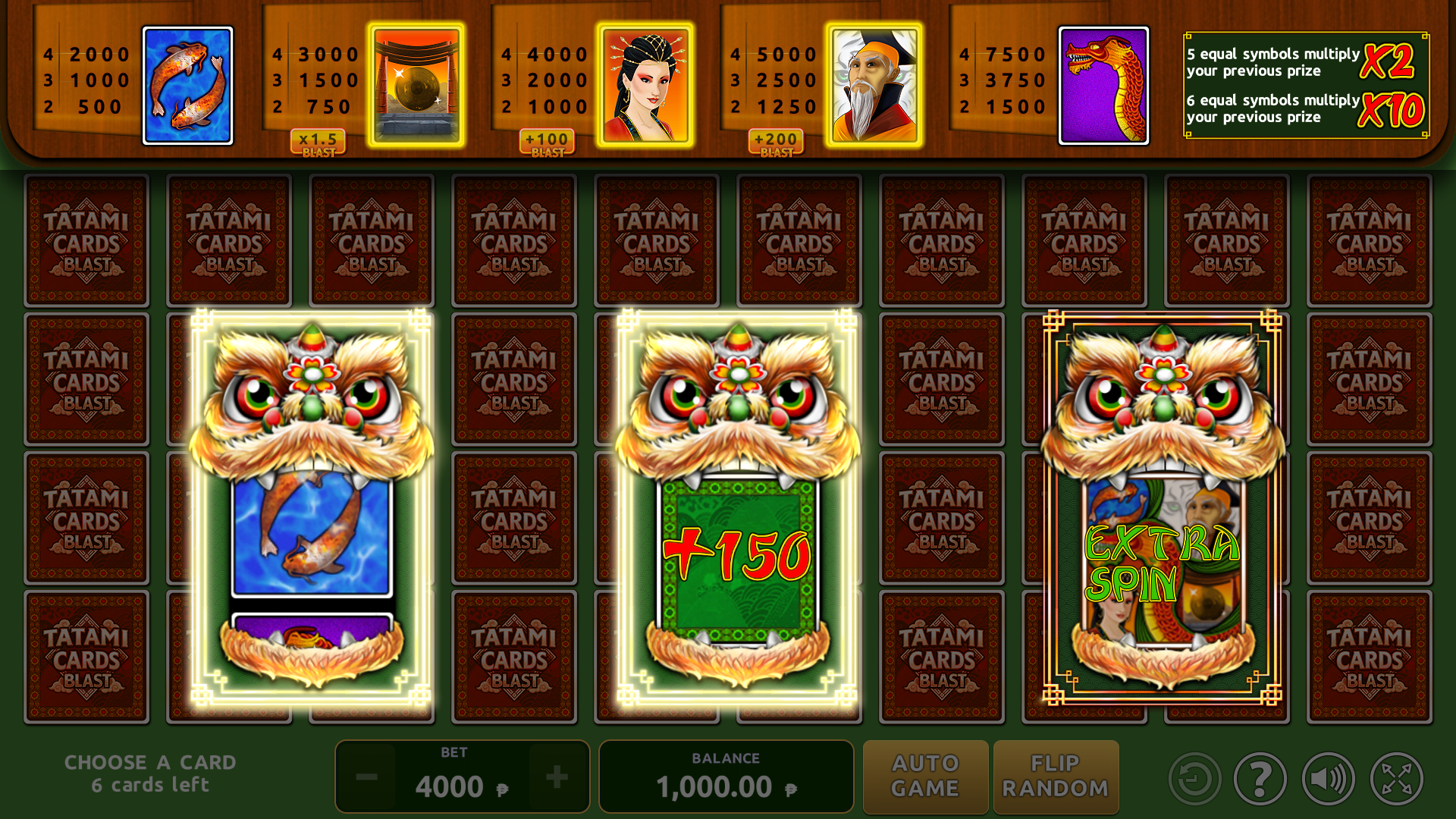Flip a random card

click(x=1056, y=777)
